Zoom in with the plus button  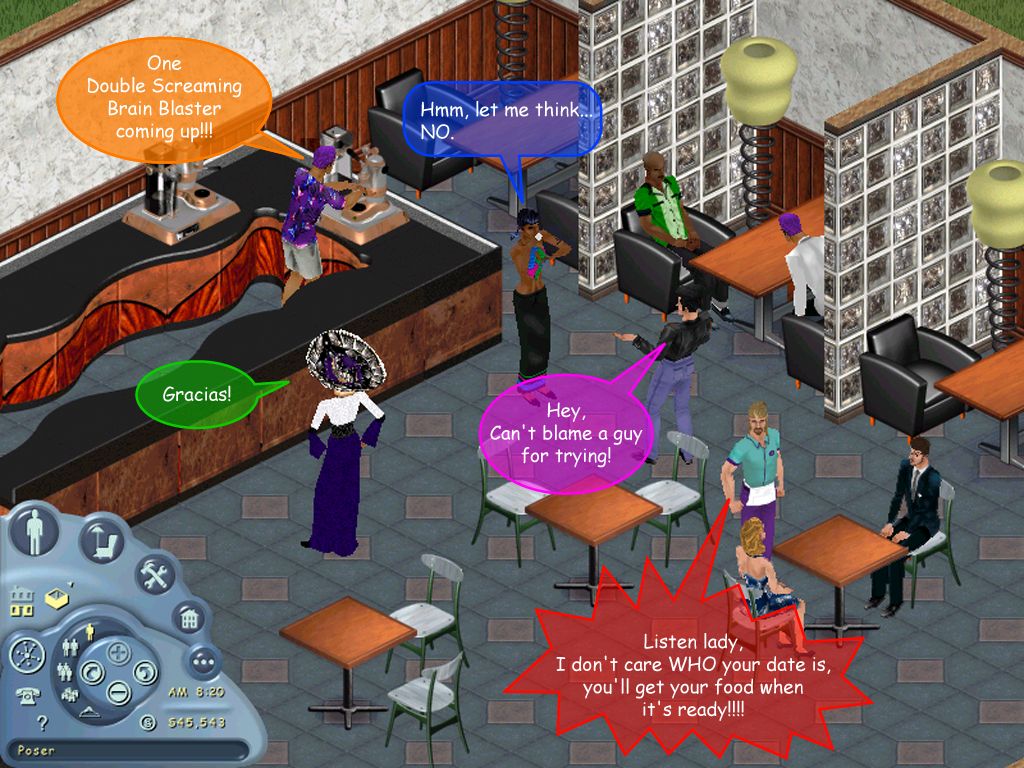point(120,654)
